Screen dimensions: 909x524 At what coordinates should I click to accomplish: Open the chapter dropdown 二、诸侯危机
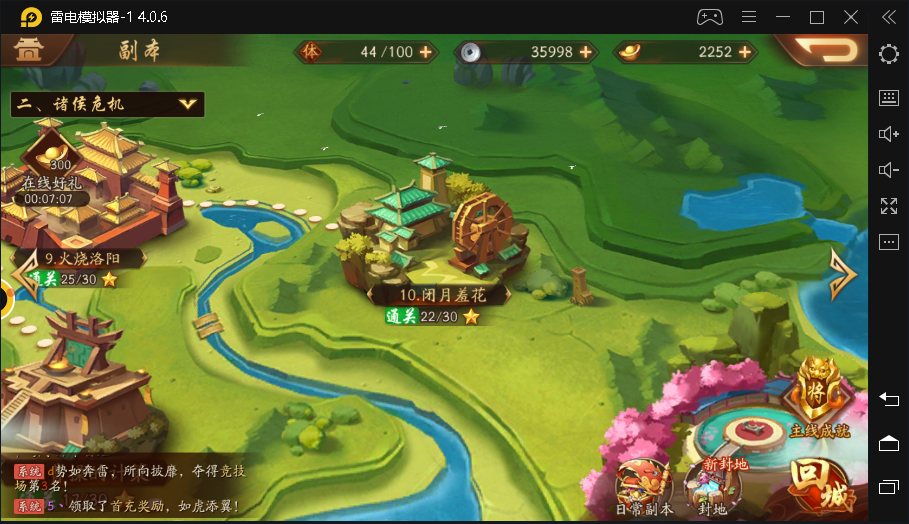pyautogui.click(x=107, y=104)
